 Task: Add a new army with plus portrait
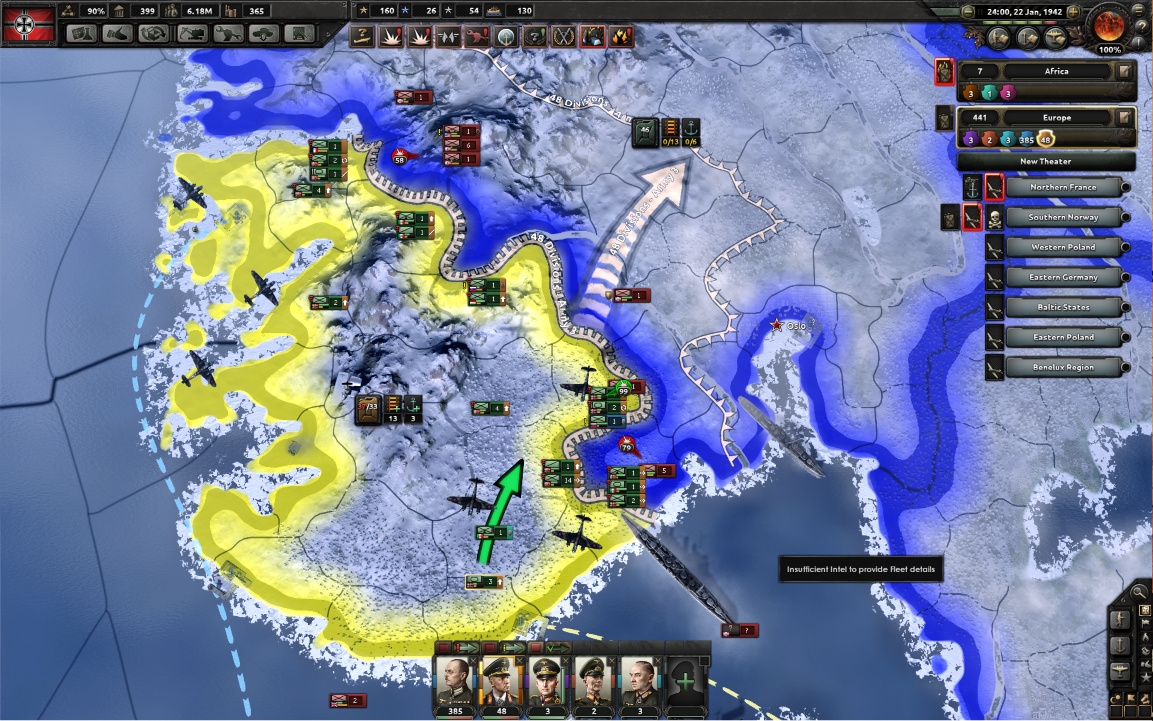point(686,682)
